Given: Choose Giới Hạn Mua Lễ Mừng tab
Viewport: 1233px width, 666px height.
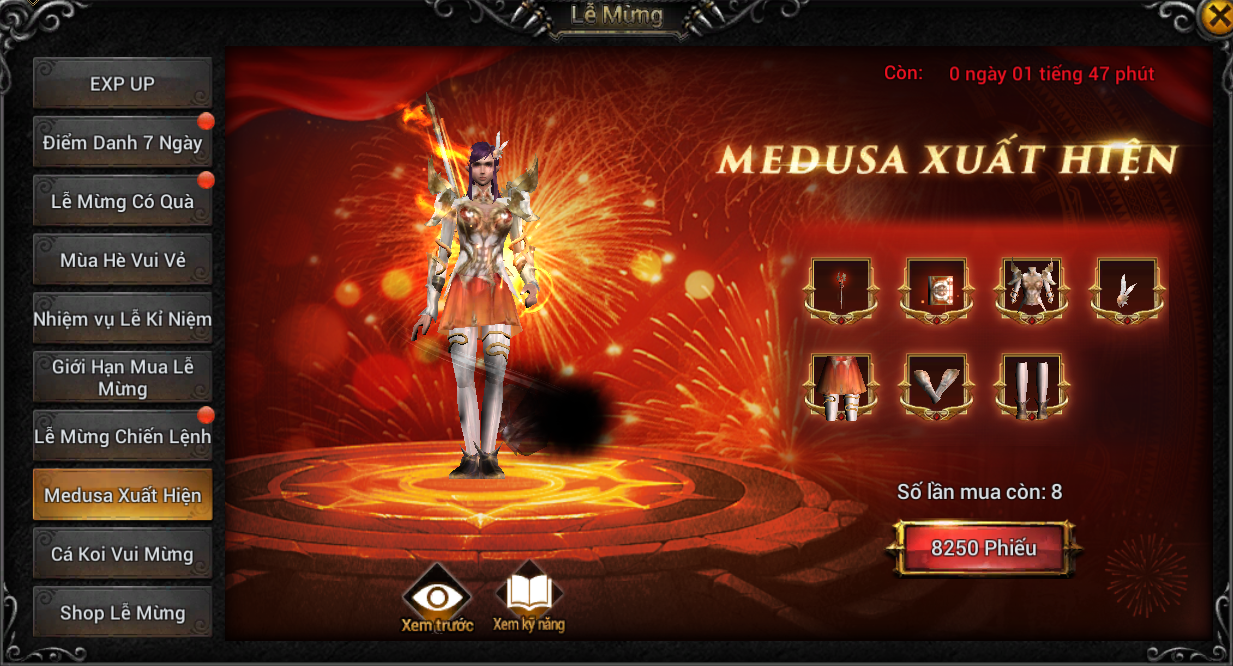Looking at the screenshot, I should (122, 377).
